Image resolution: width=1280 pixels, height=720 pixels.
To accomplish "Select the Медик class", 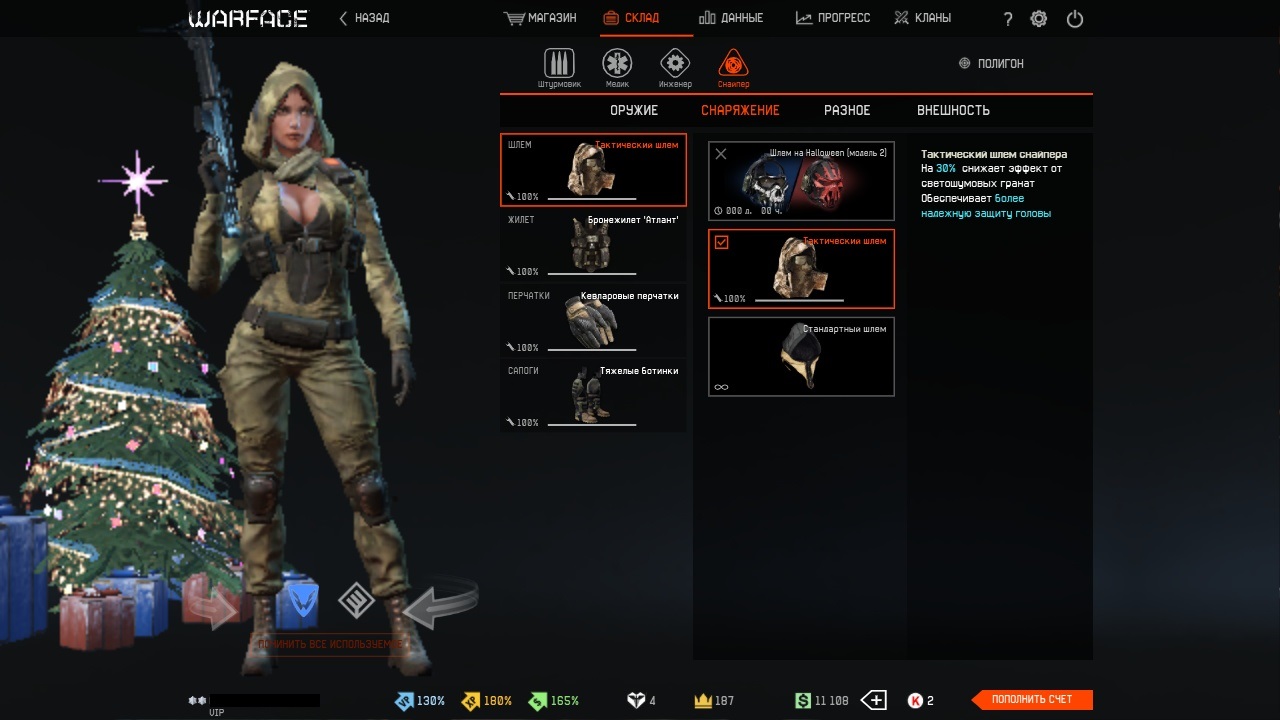I will (x=617, y=67).
